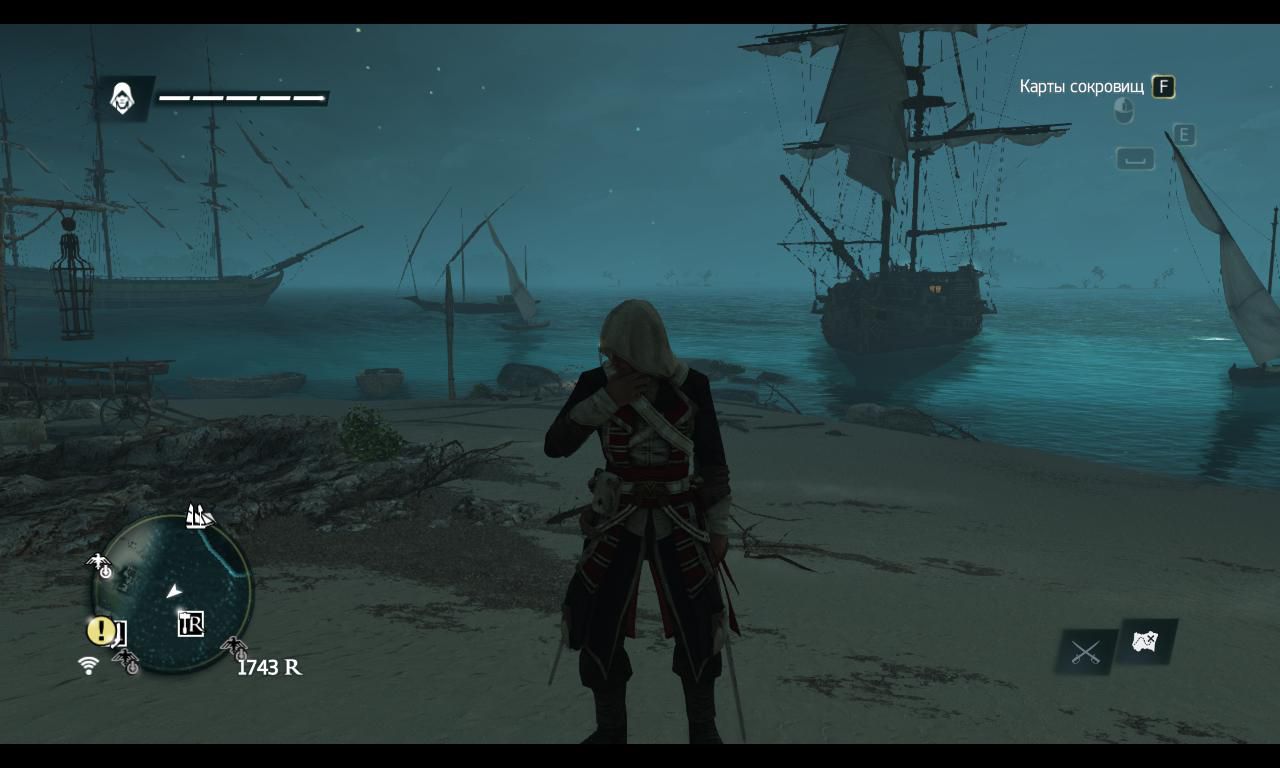Click the Assassin hood emblem icon
This screenshot has width=1280, height=768.
122,98
